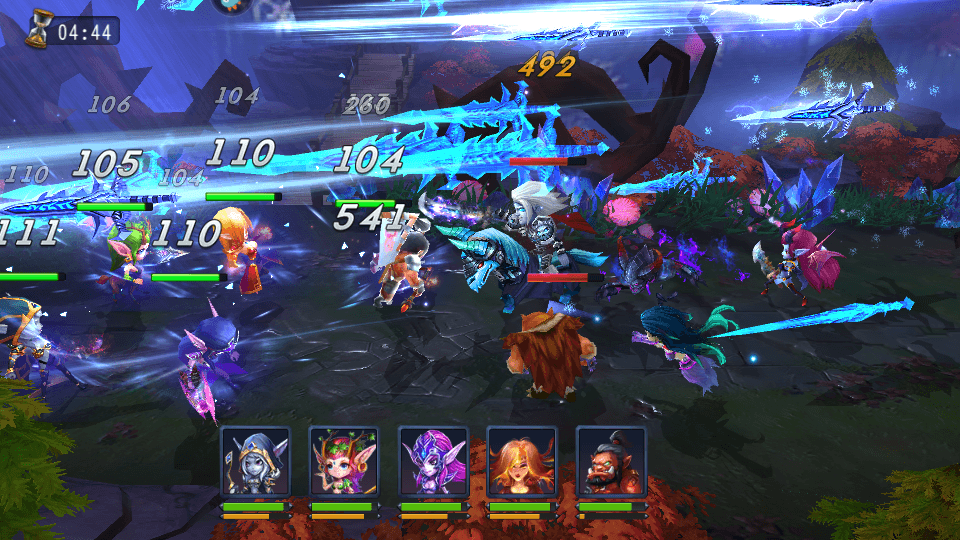Activate the leaf-crowned elf girl hero portrait

pyautogui.click(x=343, y=462)
